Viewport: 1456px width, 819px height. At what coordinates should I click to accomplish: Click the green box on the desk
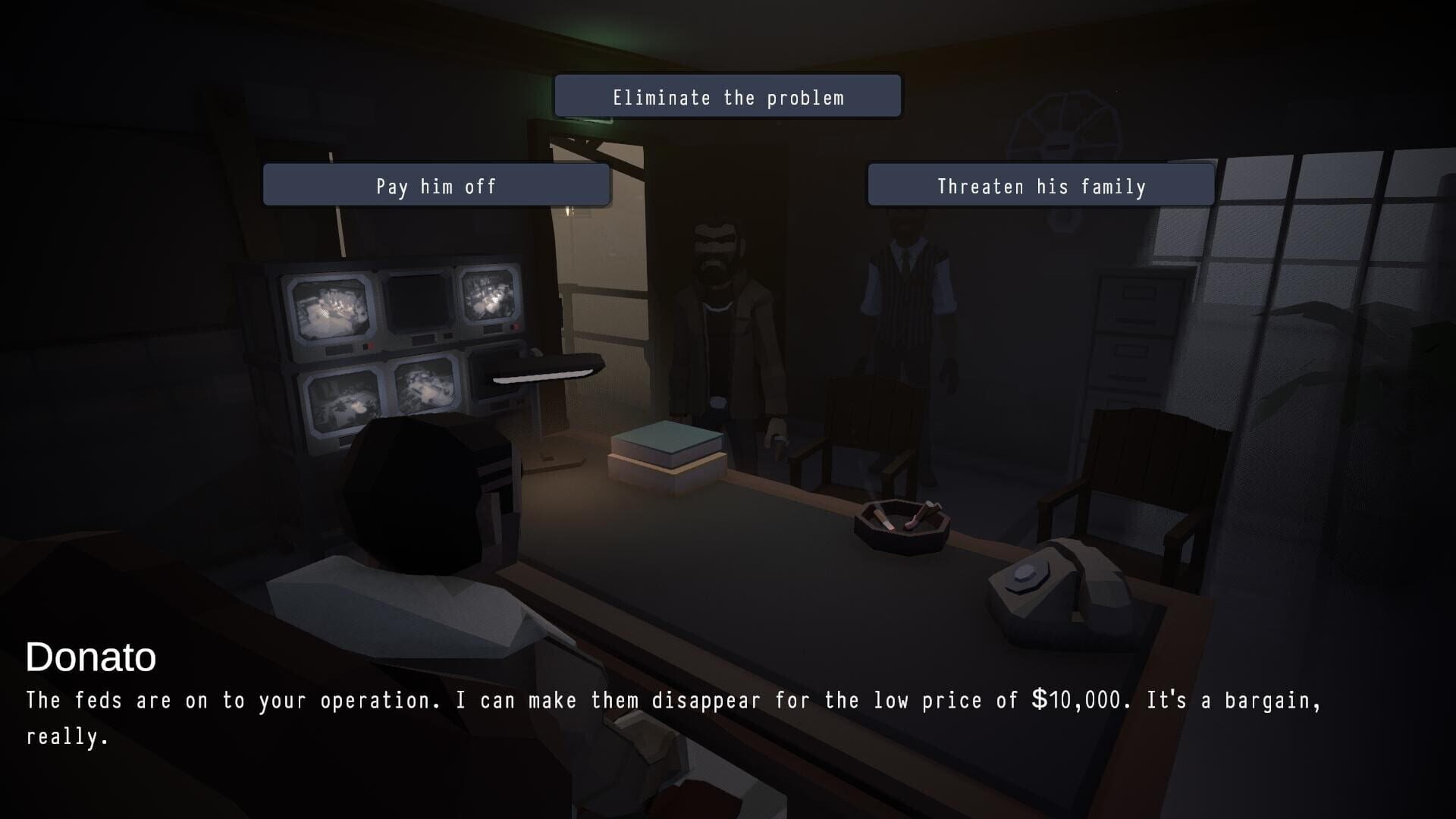(667, 444)
